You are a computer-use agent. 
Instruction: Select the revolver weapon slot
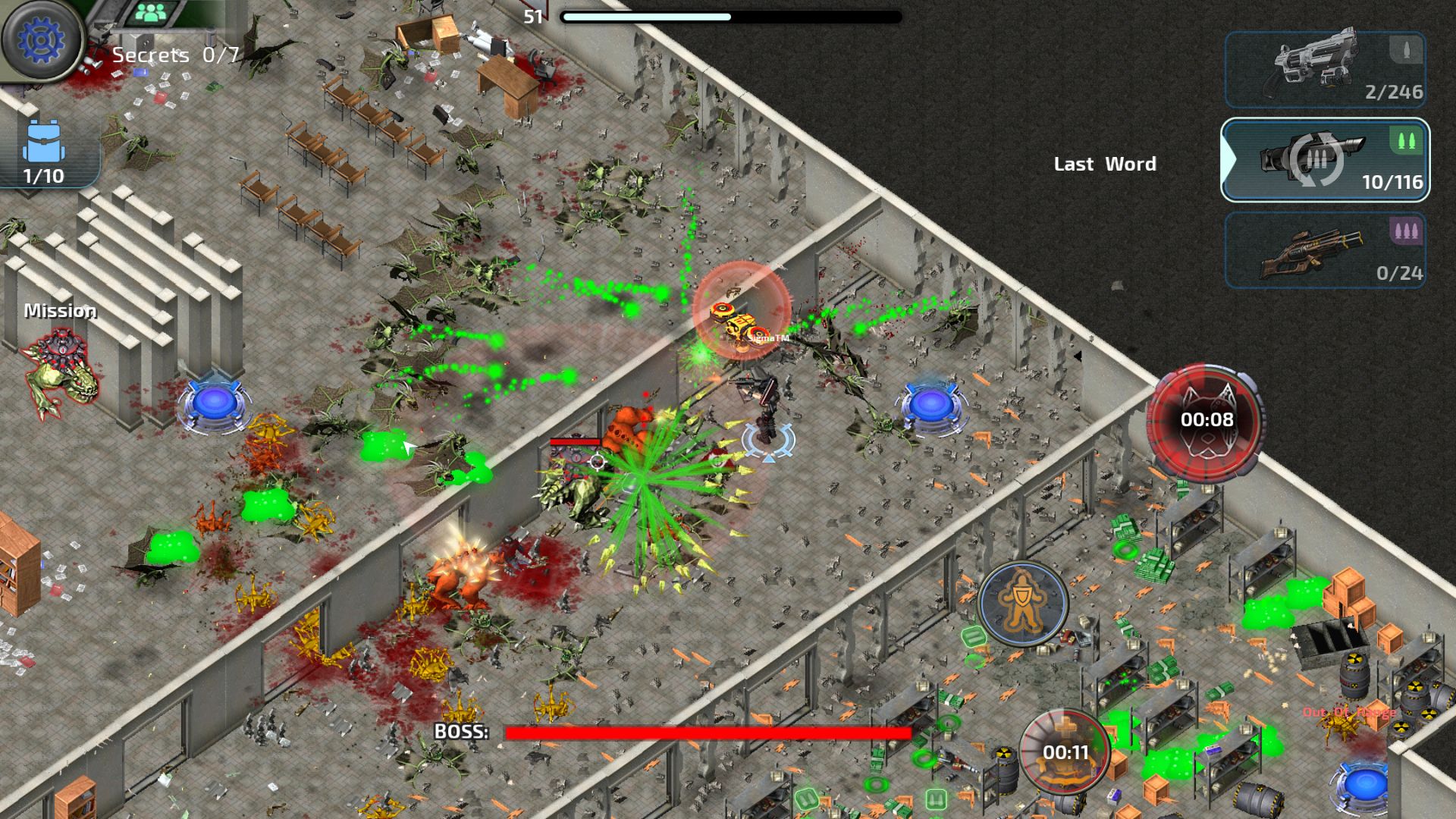pyautogui.click(x=1325, y=70)
